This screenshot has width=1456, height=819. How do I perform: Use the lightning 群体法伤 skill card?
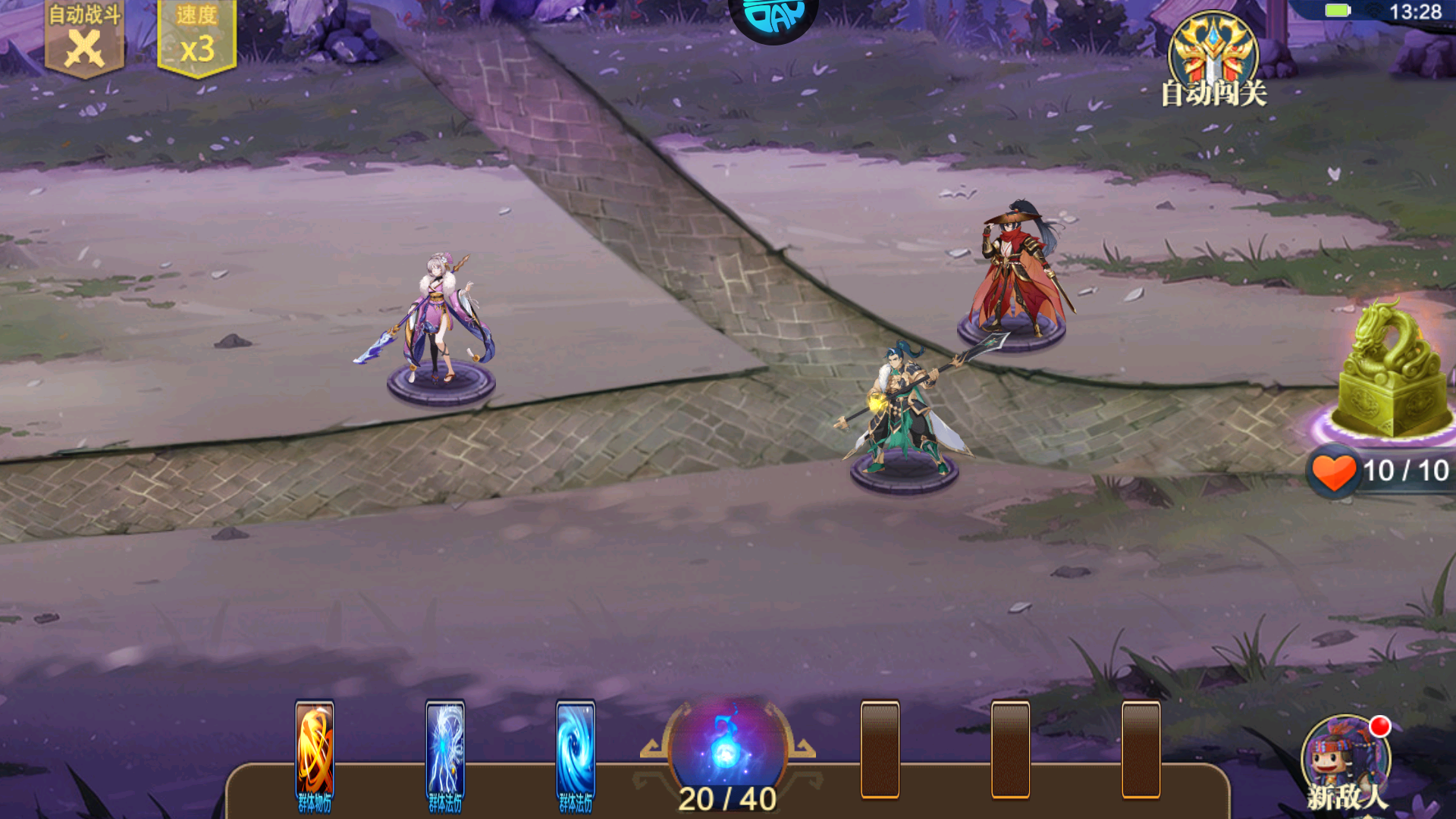[445, 755]
